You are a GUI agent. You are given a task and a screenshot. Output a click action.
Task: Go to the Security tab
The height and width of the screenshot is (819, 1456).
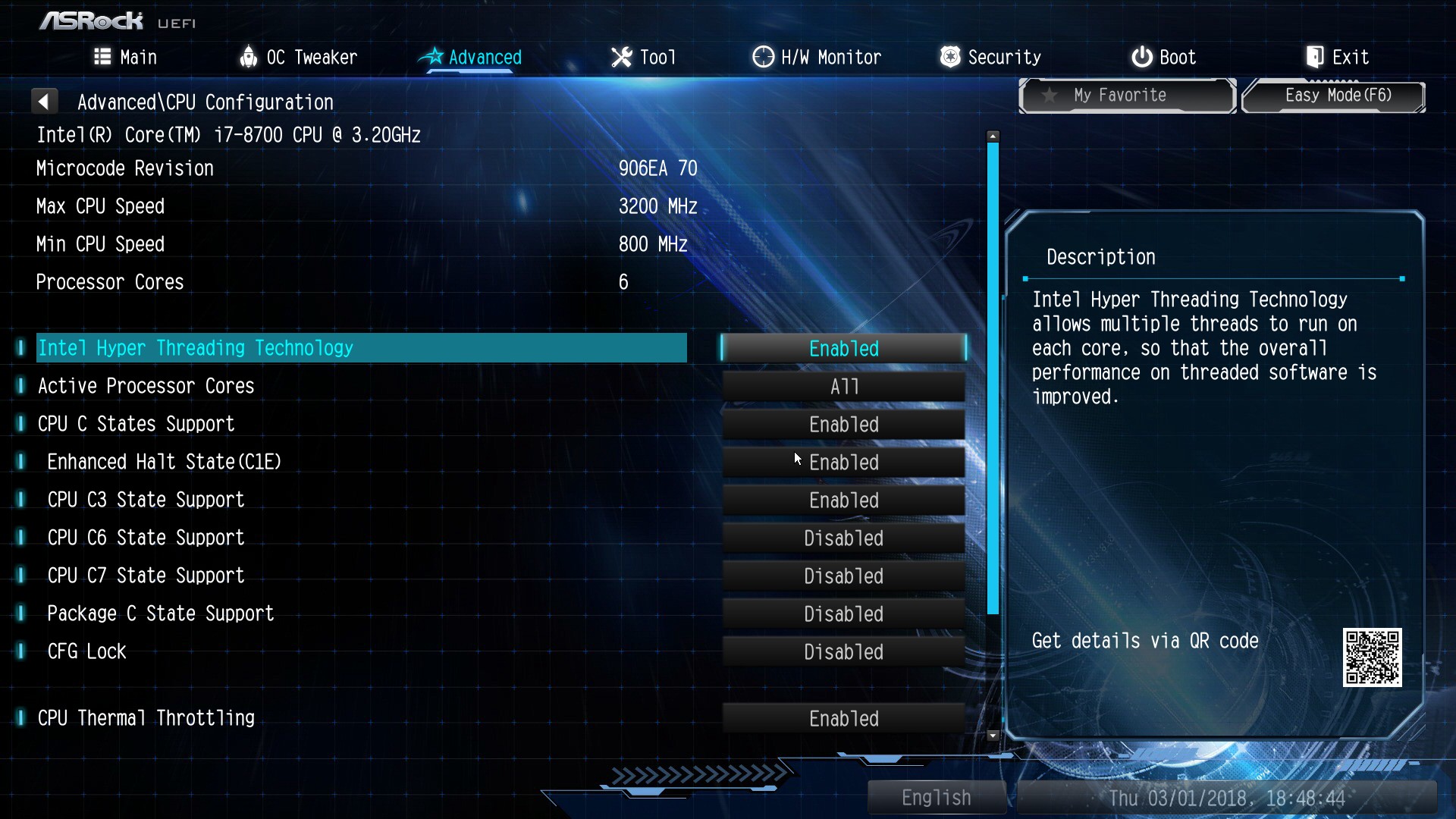990,57
